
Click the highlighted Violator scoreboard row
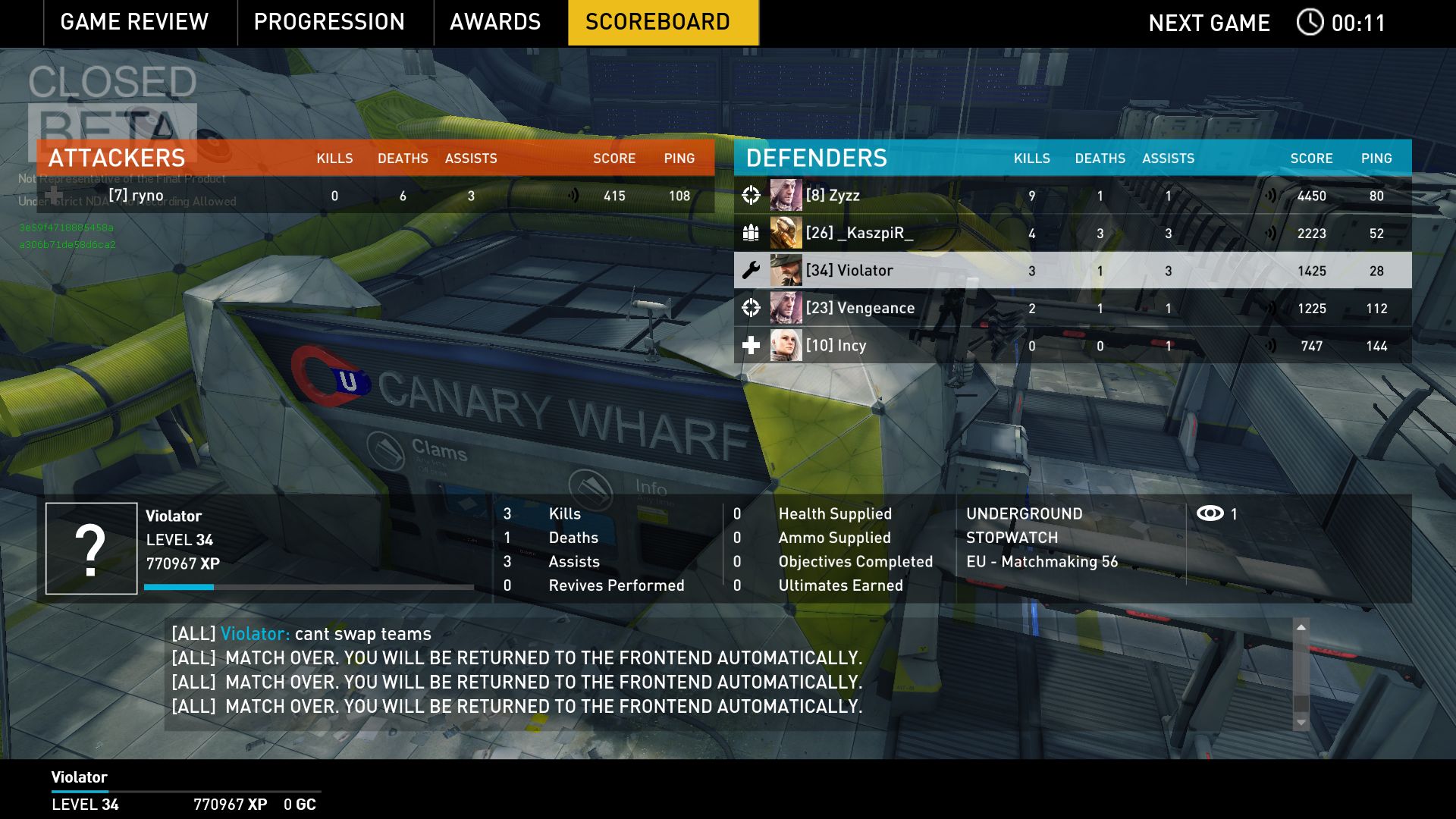tap(1072, 271)
